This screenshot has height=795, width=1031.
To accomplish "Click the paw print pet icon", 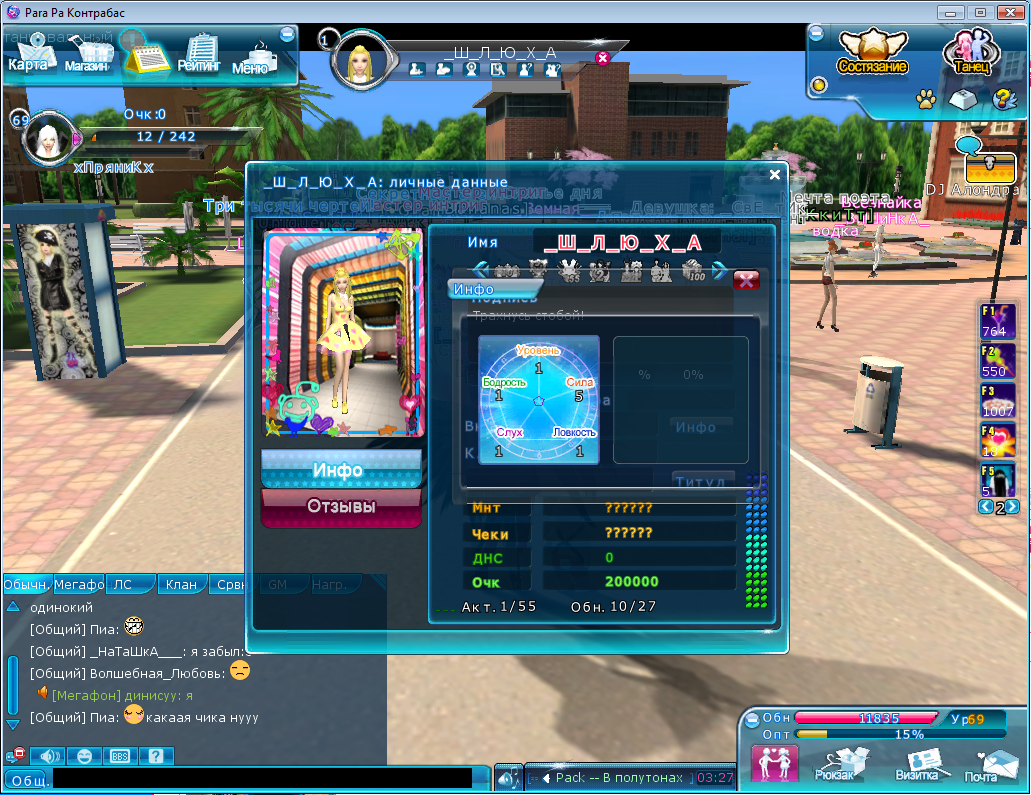I will [x=926, y=99].
